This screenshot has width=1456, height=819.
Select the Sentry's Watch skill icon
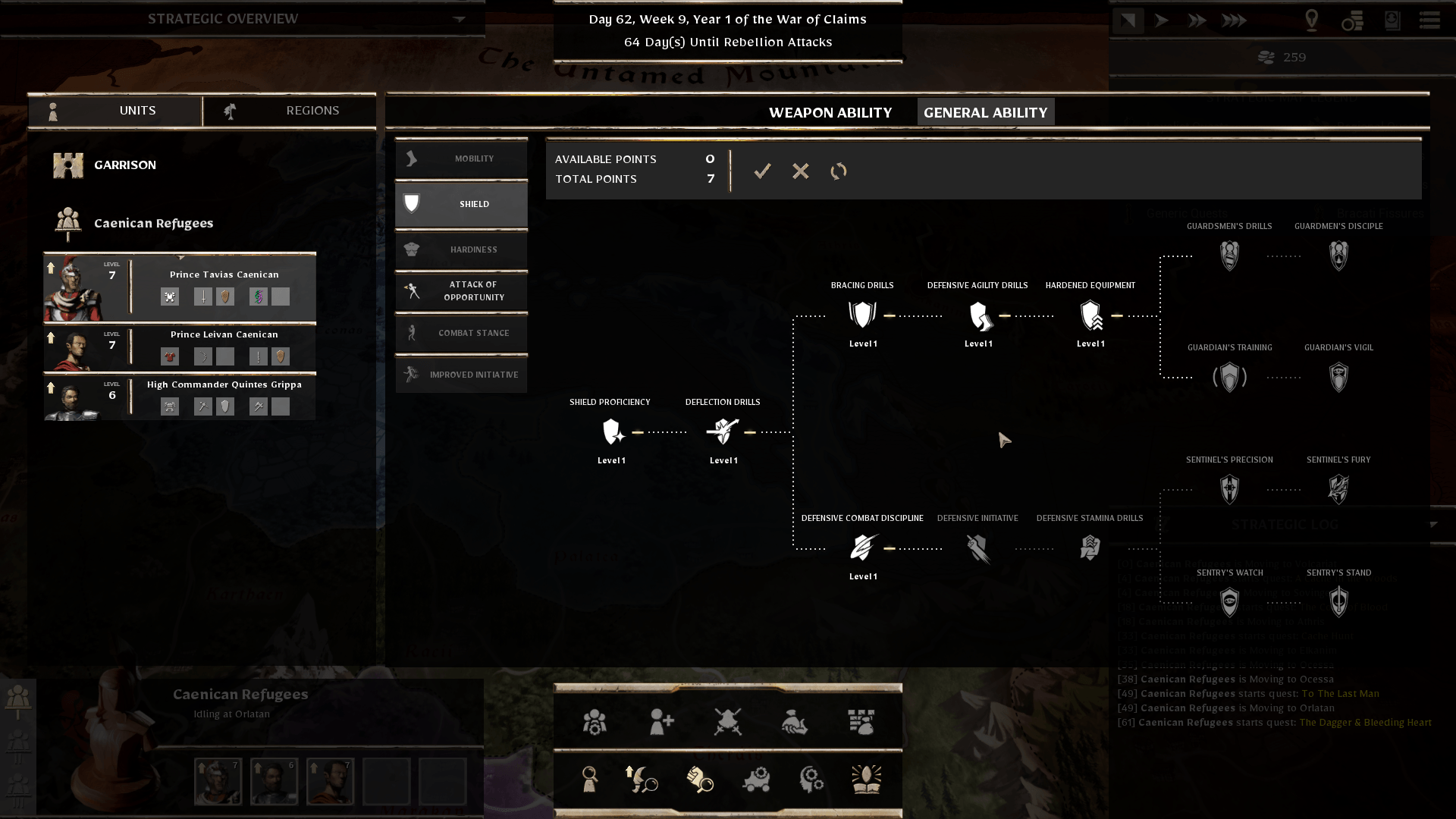(1229, 602)
